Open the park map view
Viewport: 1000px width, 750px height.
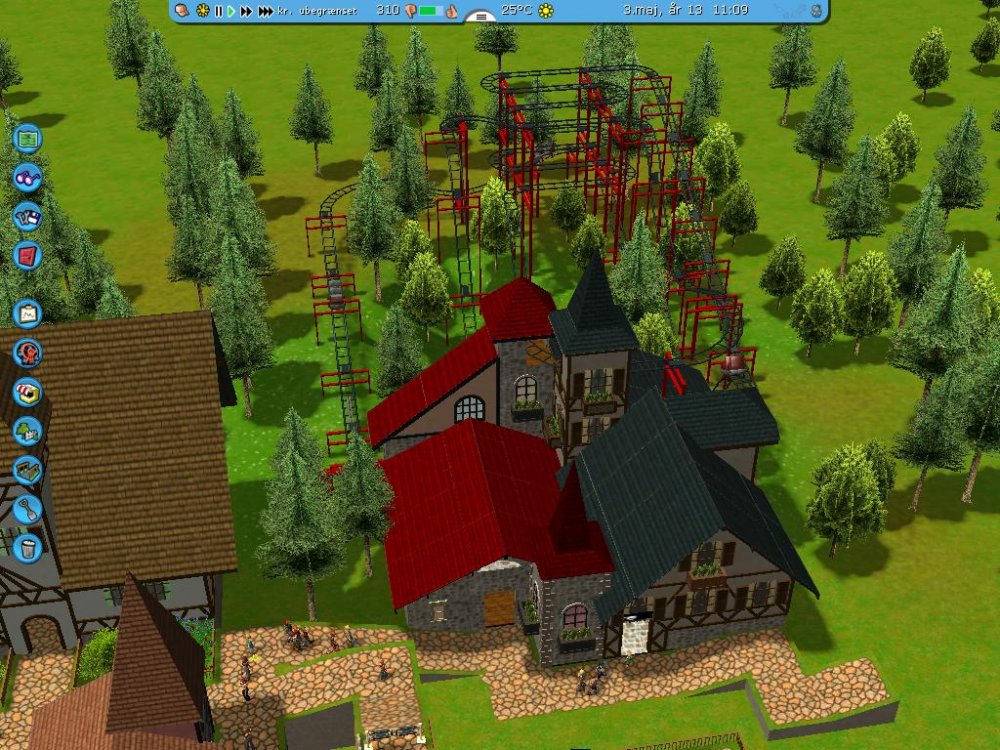[27, 137]
